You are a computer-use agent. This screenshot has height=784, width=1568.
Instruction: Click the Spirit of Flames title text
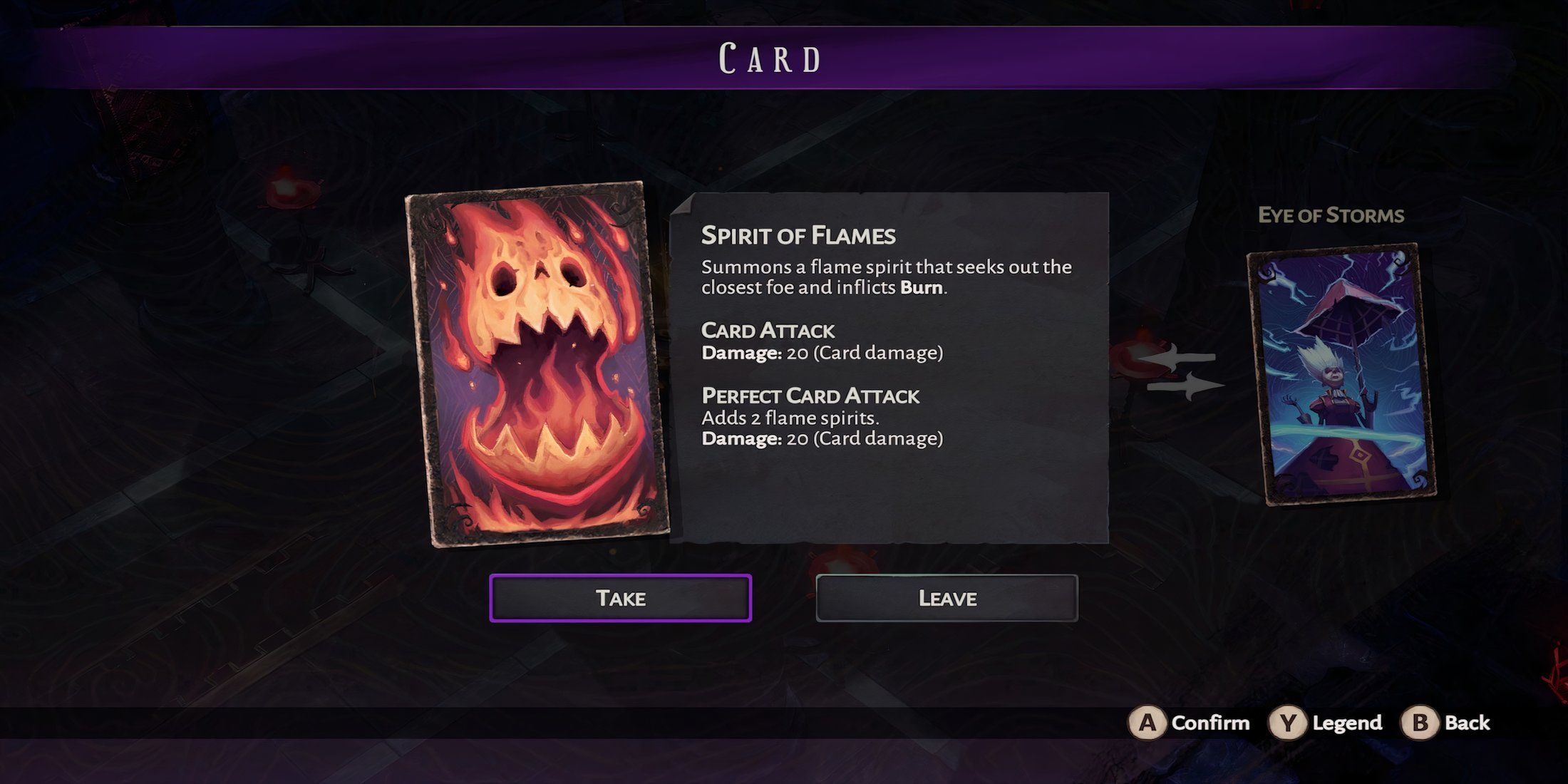[x=798, y=235]
